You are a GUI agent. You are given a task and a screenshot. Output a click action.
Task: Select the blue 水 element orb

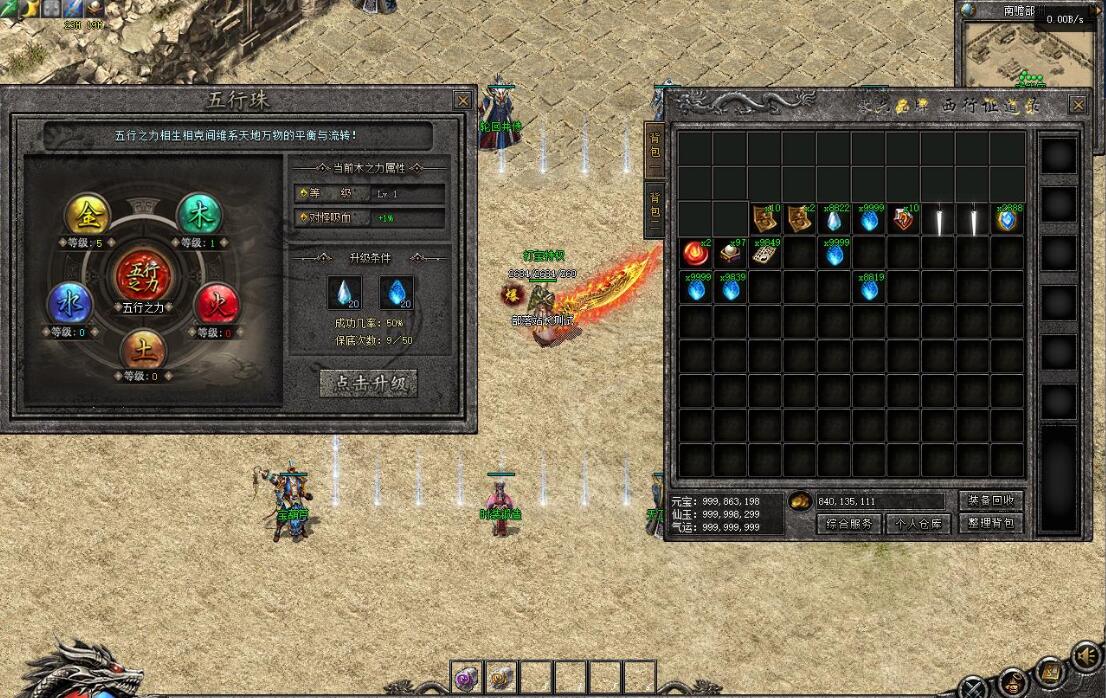coord(70,303)
